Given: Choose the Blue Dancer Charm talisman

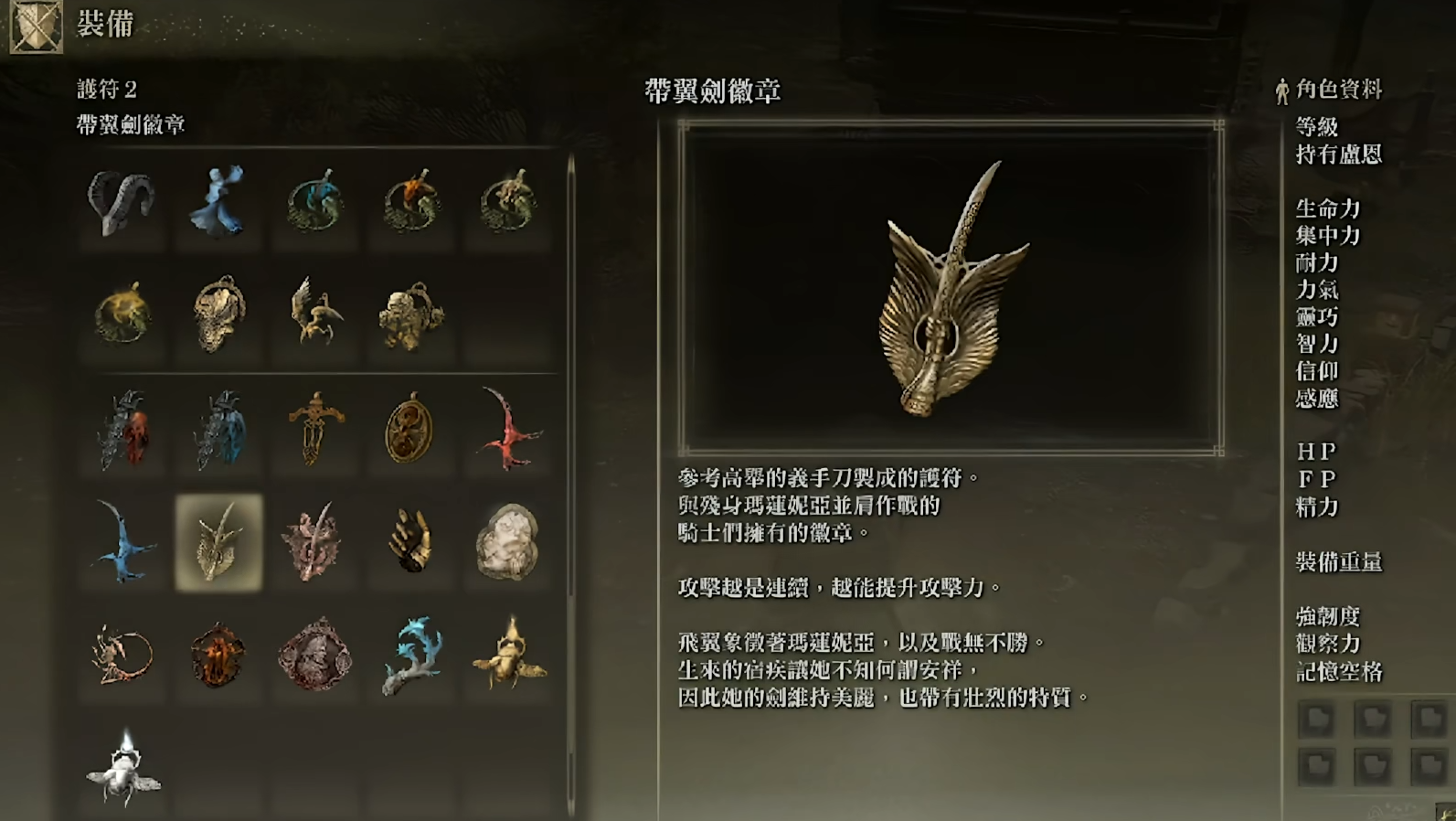Looking at the screenshot, I should pyautogui.click(x=218, y=203).
